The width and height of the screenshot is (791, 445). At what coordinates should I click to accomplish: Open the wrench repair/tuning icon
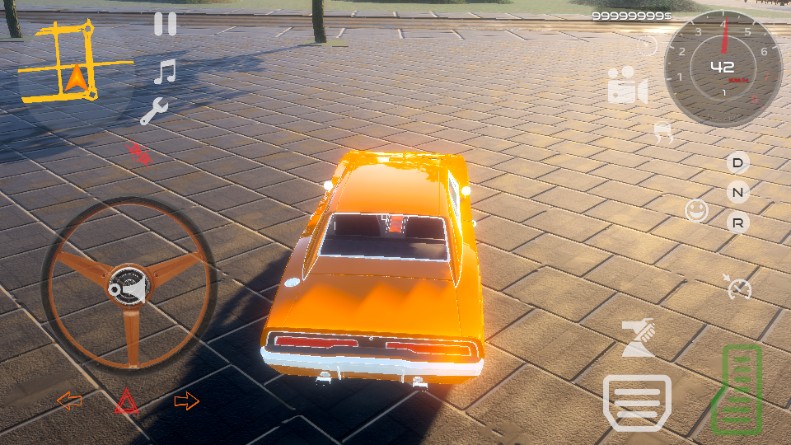153,111
